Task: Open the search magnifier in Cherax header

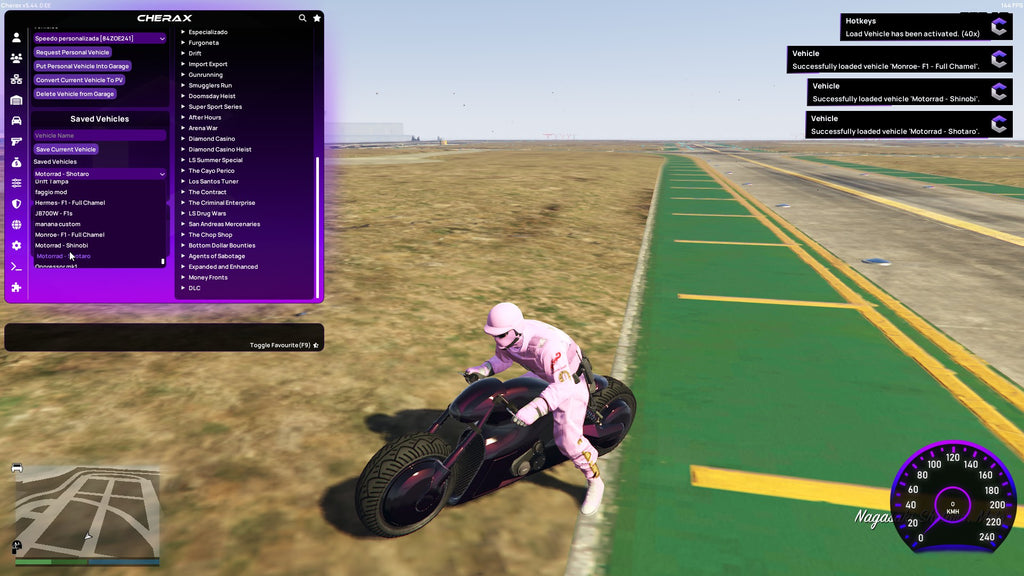Action: point(303,18)
